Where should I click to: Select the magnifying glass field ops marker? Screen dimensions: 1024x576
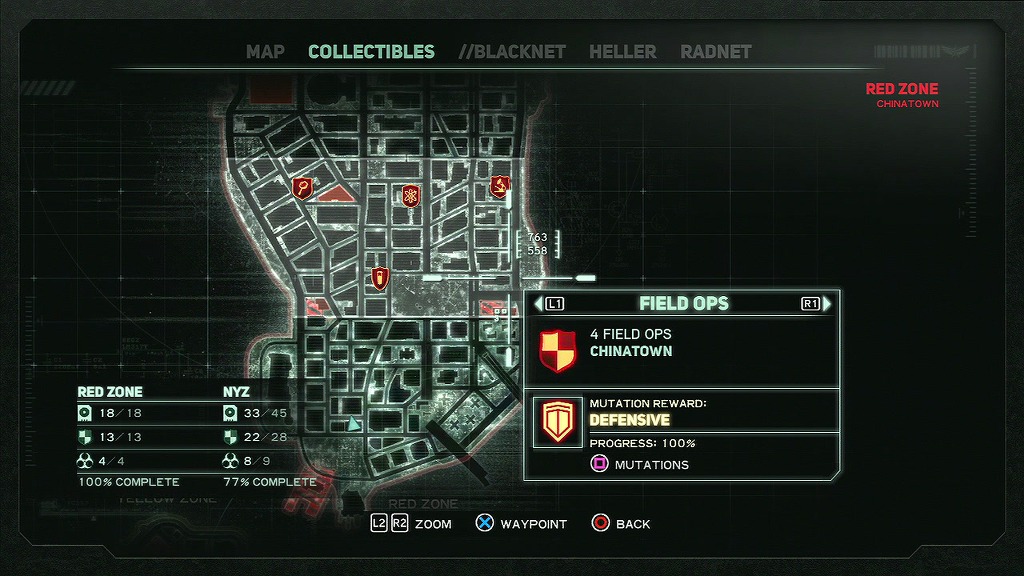pos(302,187)
